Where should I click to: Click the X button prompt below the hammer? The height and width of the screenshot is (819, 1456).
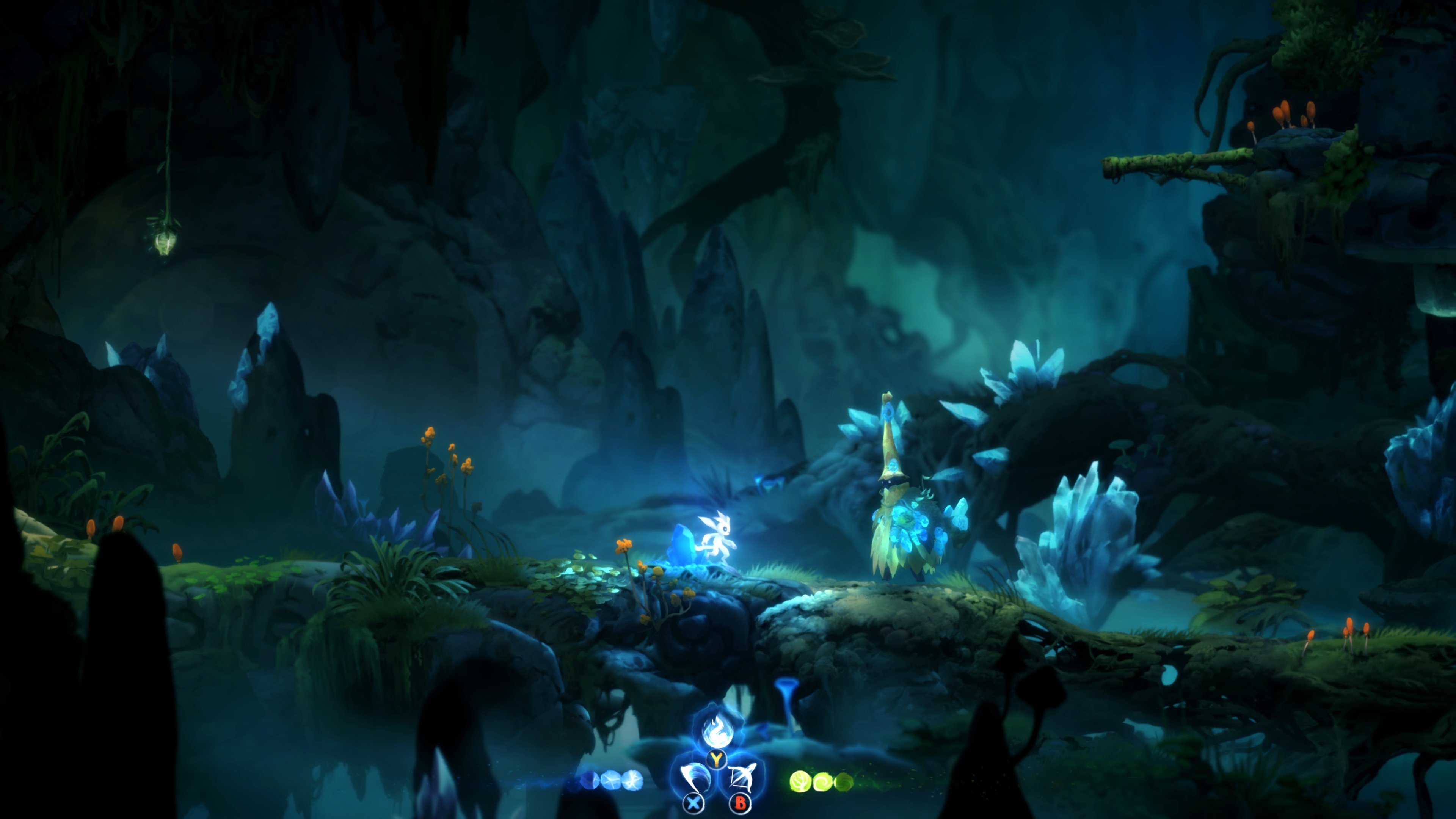click(693, 804)
